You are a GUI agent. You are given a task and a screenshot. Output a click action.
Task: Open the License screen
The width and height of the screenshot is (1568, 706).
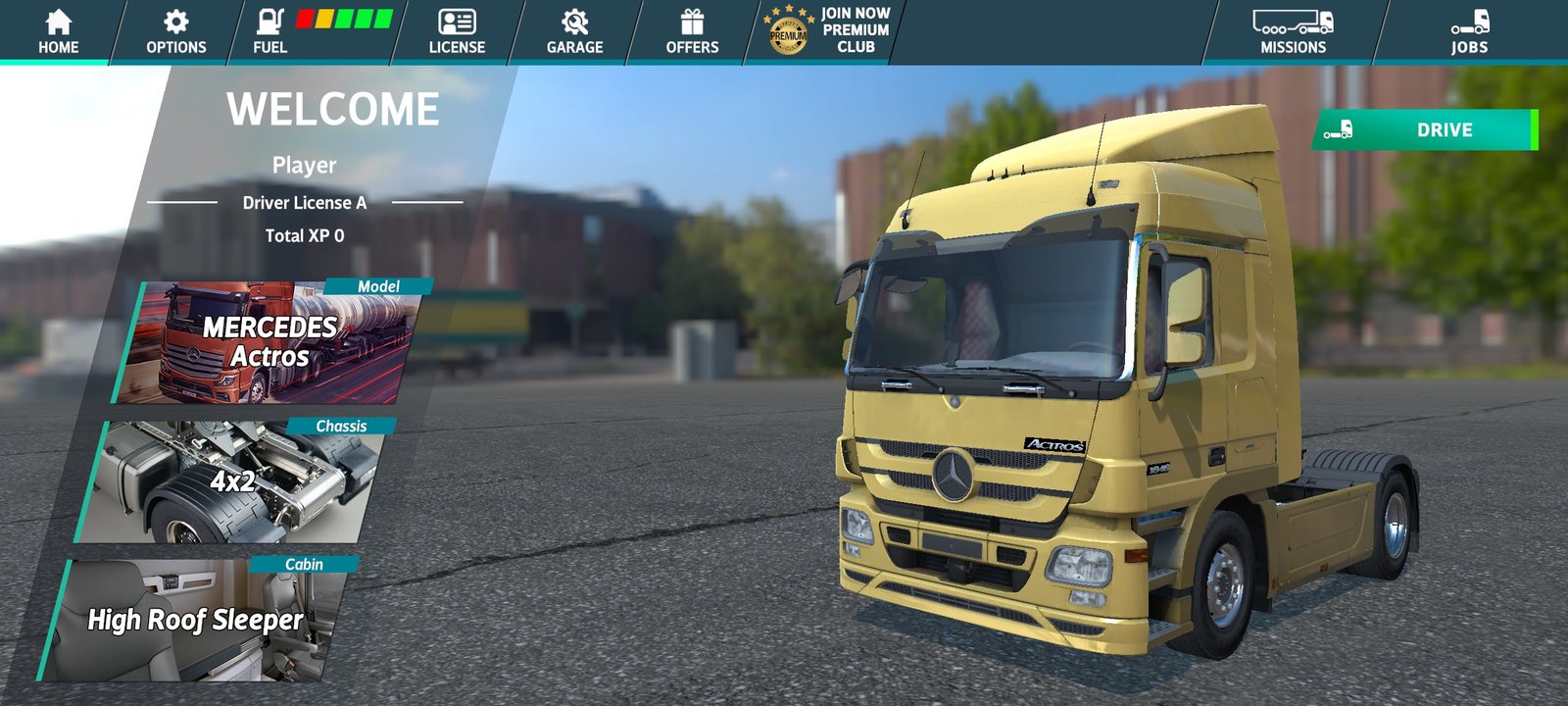coord(457,31)
